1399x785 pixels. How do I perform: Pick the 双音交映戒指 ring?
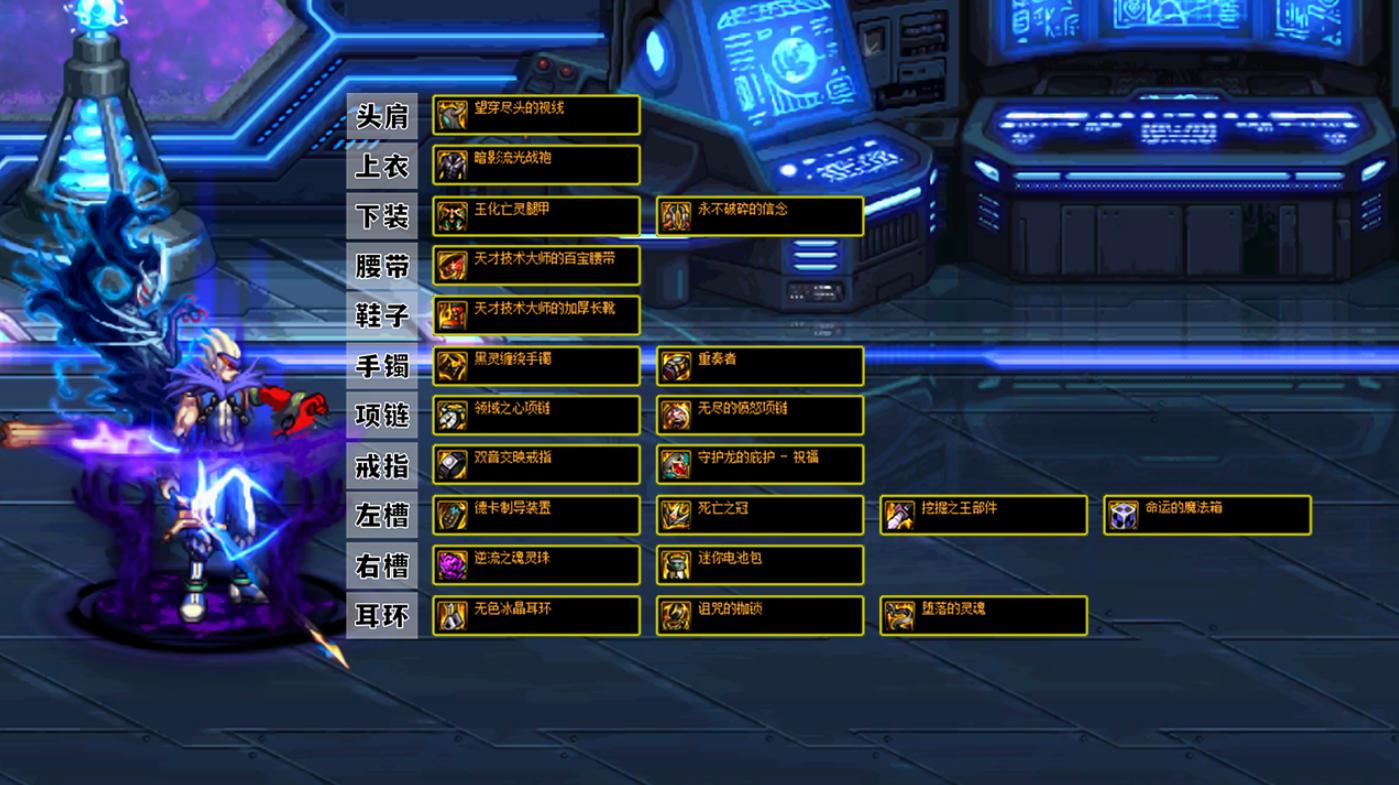(x=536, y=464)
